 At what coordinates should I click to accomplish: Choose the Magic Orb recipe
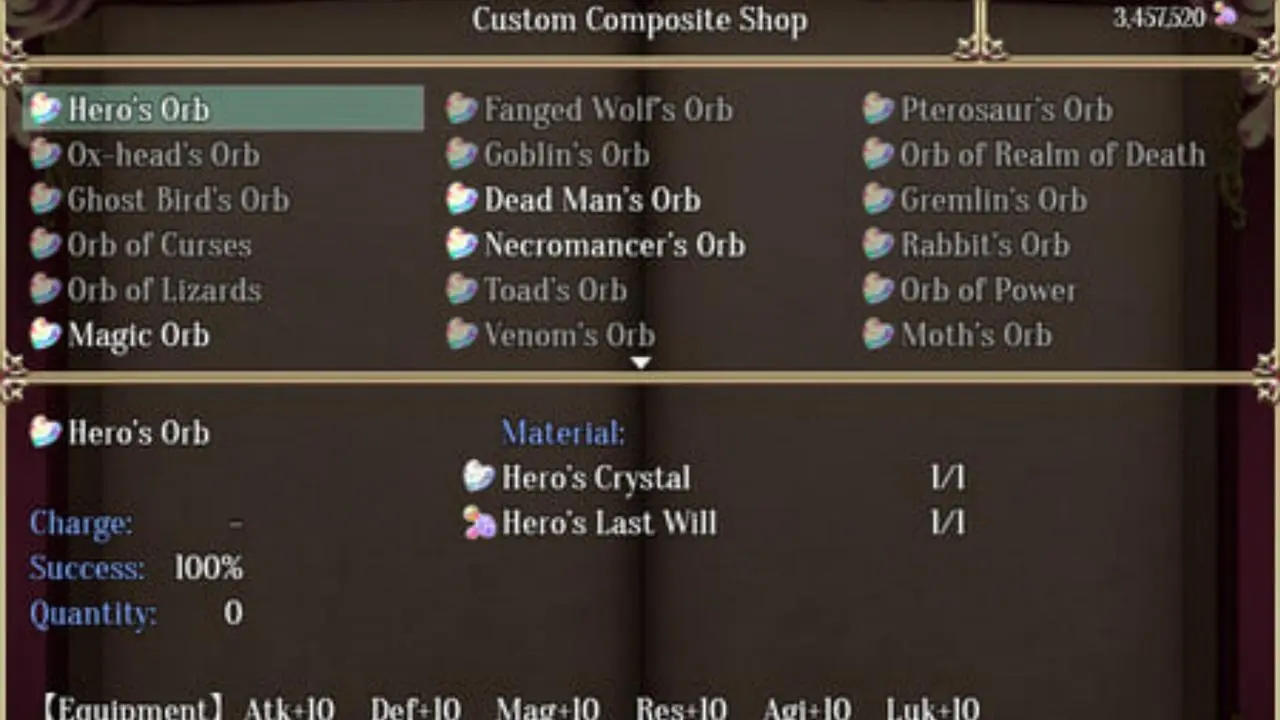(x=138, y=335)
